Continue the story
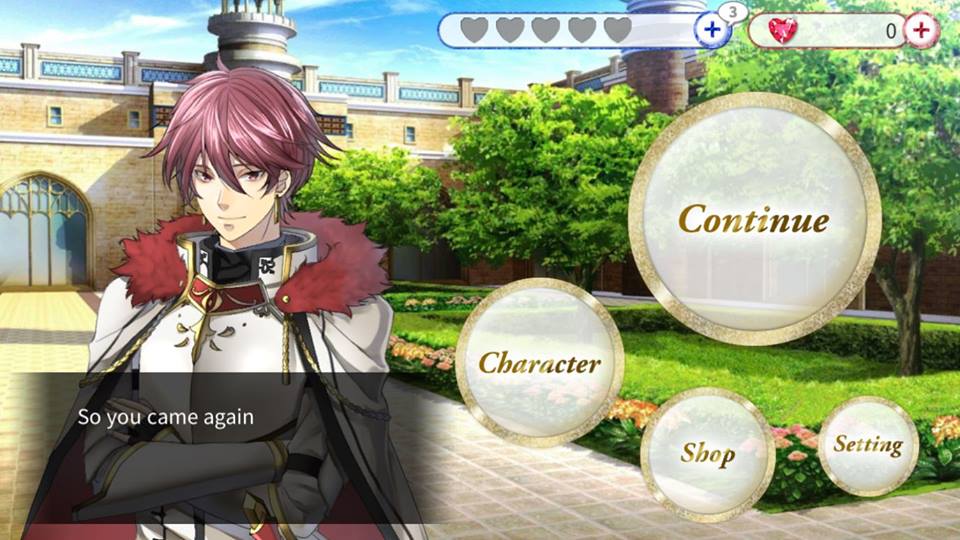Image resolution: width=960 pixels, height=540 pixels. [x=754, y=219]
